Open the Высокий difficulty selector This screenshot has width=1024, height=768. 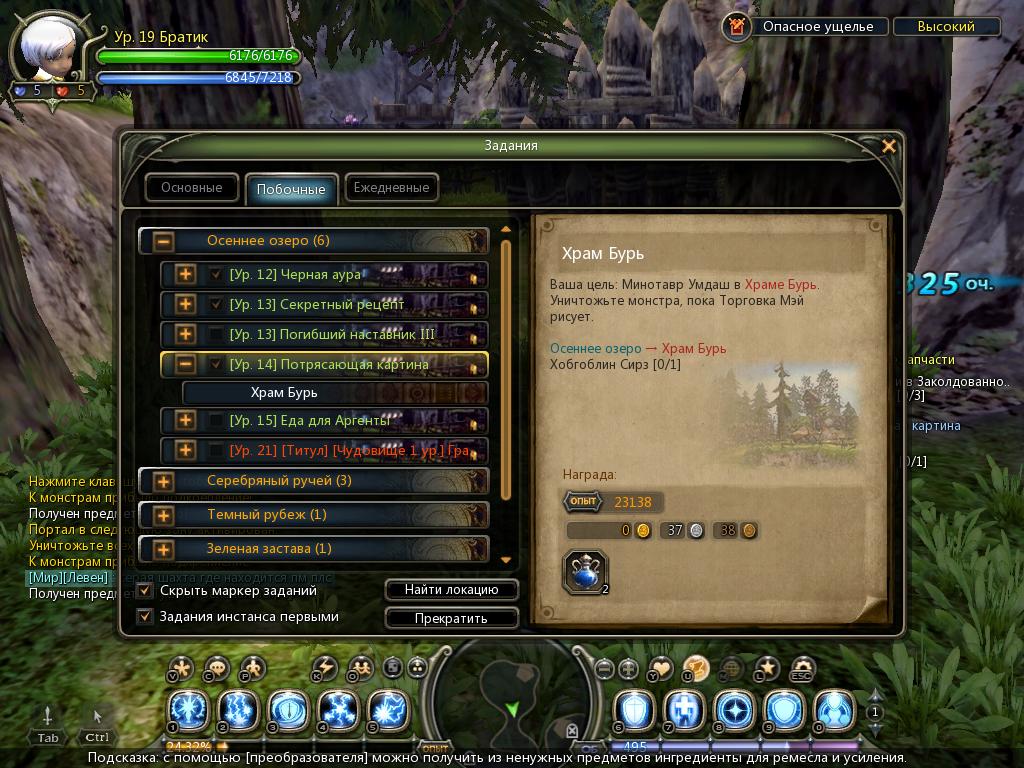click(946, 27)
